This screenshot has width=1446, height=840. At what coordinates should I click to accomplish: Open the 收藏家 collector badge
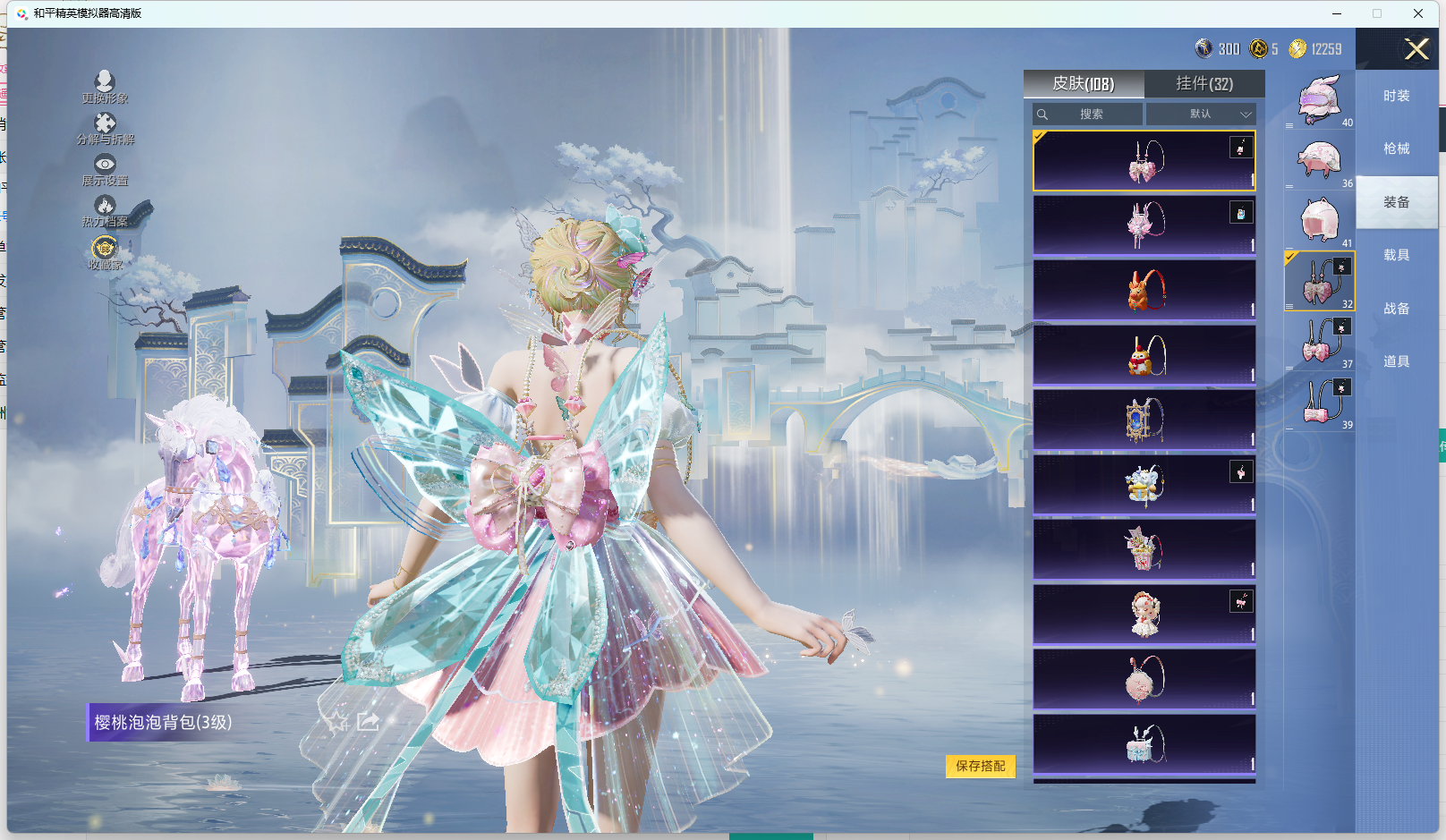tap(105, 252)
